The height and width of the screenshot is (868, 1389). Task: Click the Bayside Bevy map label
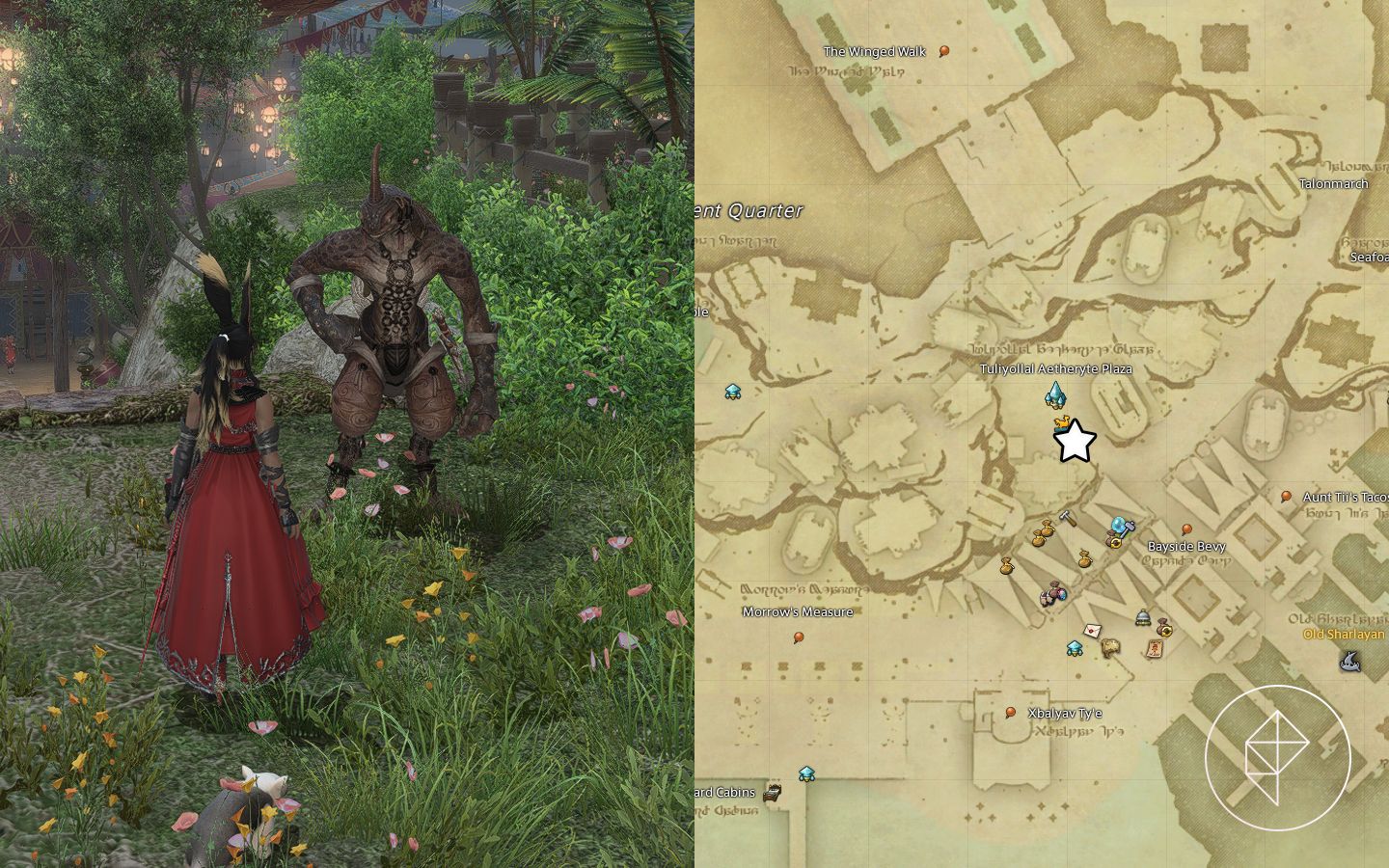point(1185,546)
